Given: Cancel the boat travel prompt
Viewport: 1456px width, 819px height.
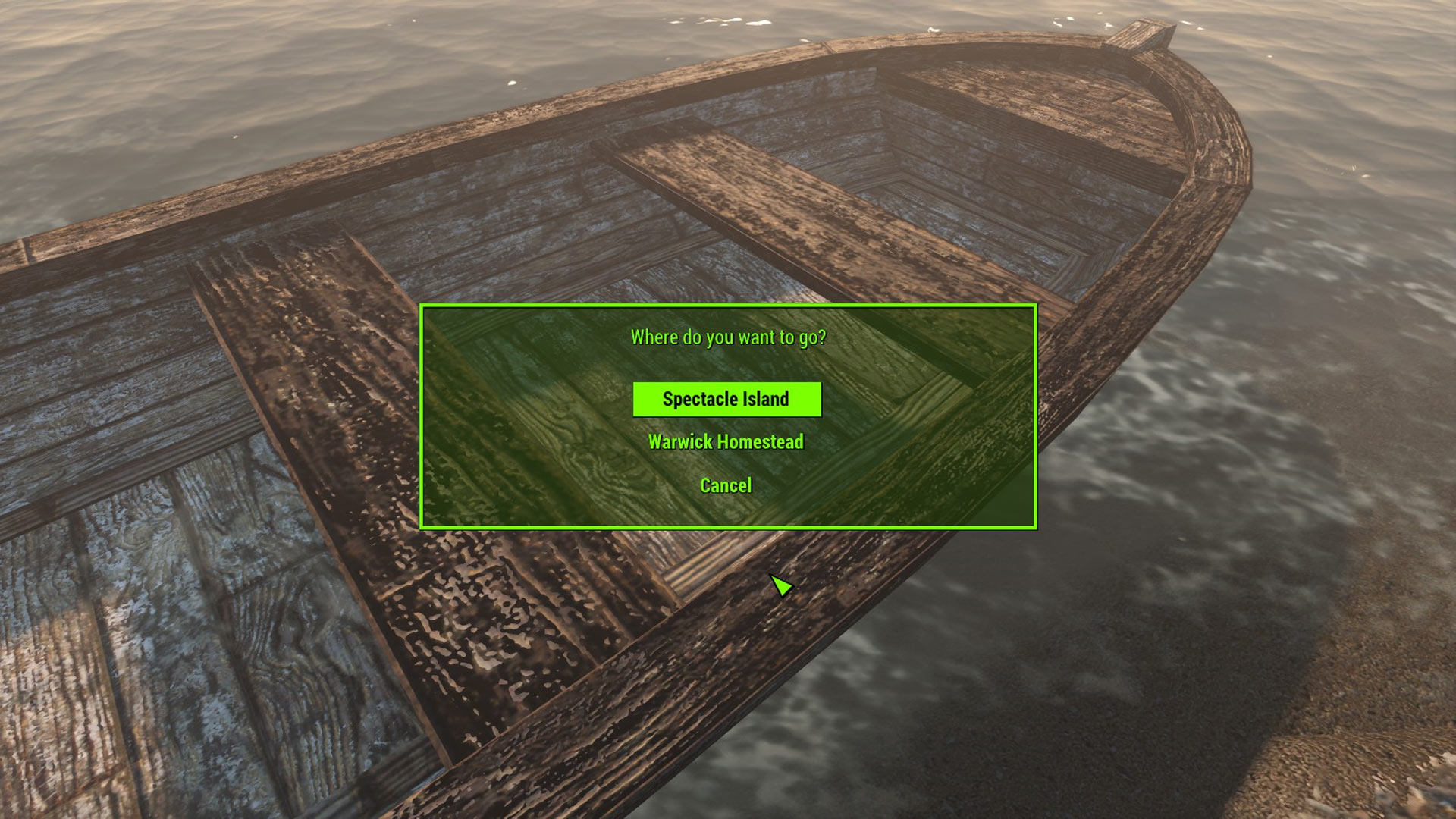Looking at the screenshot, I should [x=726, y=485].
